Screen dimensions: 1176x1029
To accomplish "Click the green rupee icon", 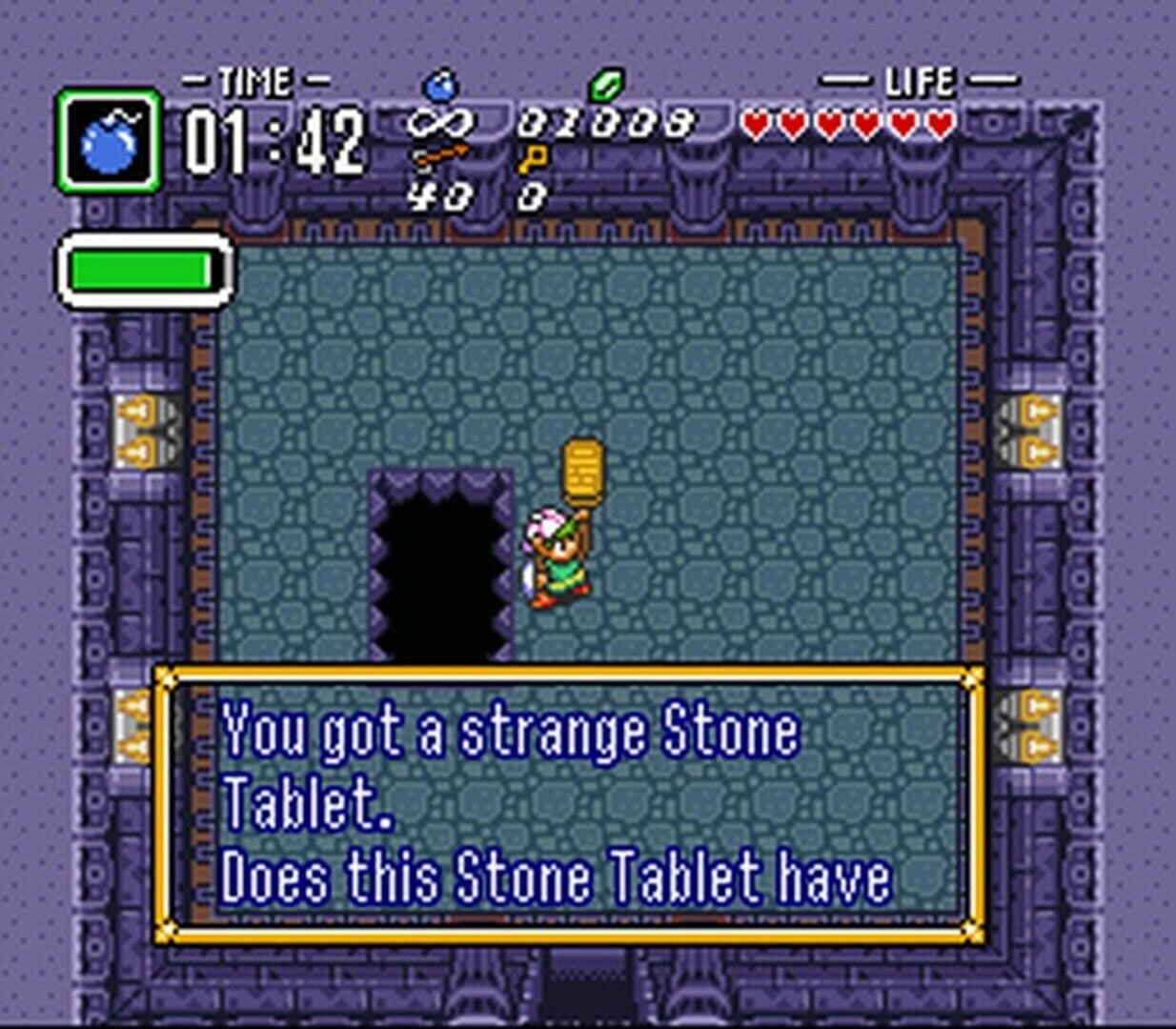I will 606,86.
